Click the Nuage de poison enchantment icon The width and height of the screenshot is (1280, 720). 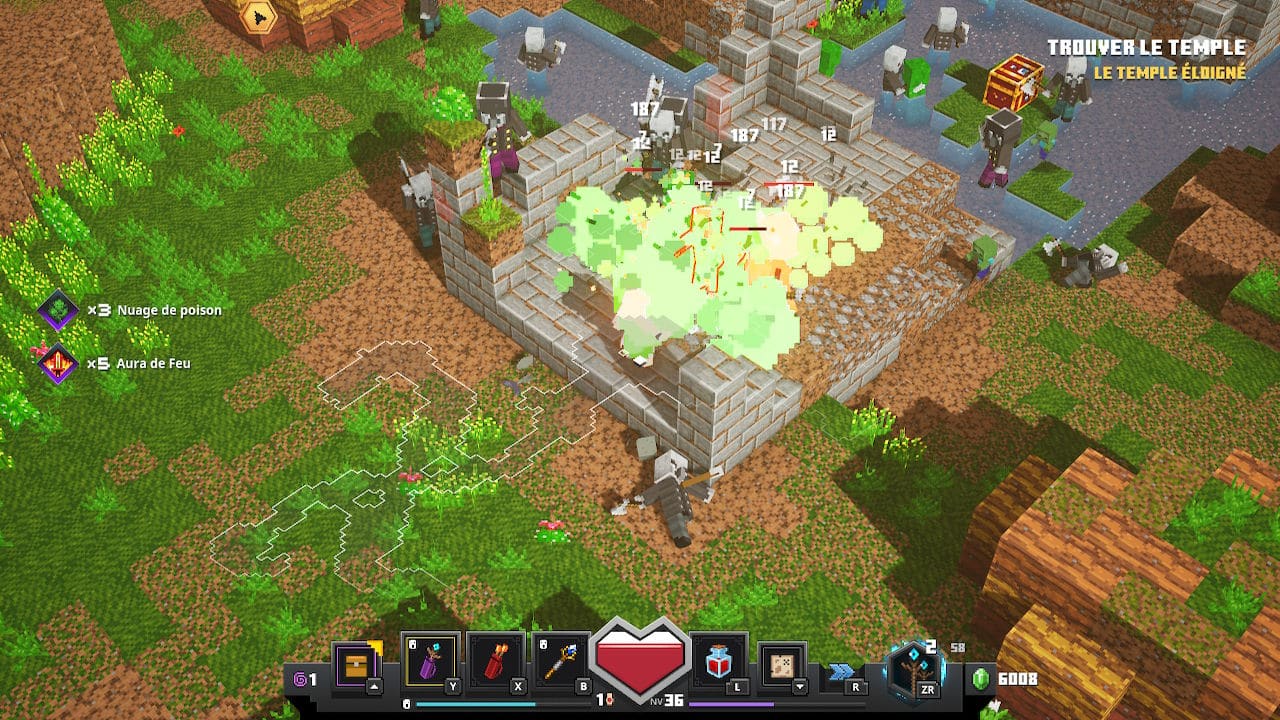pos(58,310)
